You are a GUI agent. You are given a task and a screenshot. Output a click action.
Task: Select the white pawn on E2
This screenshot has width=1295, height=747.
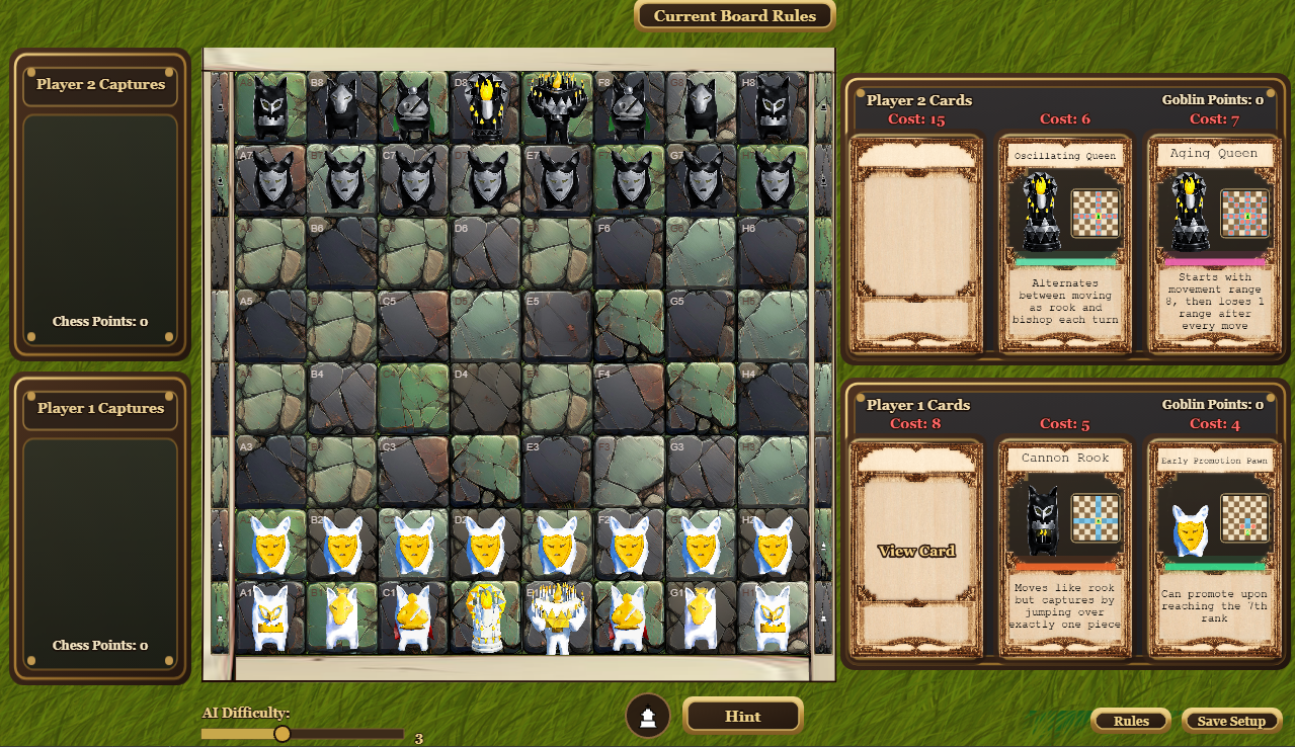click(x=557, y=545)
